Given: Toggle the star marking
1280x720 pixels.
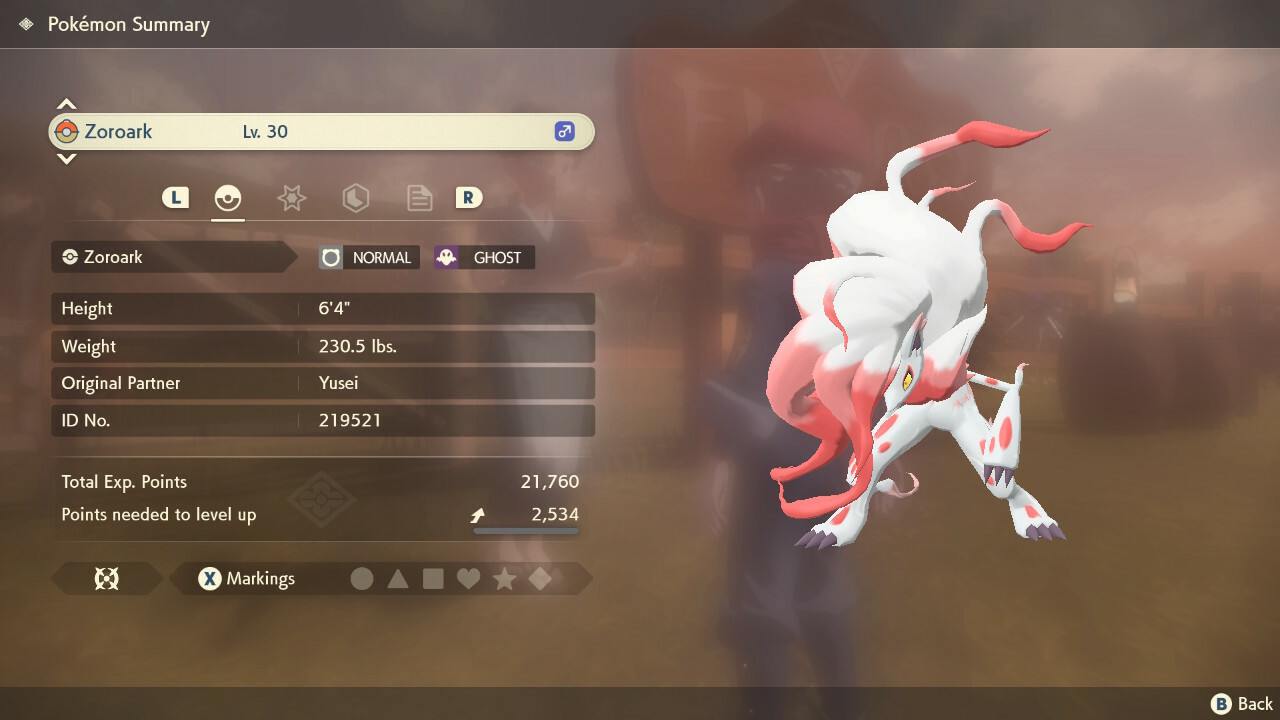Looking at the screenshot, I should pyautogui.click(x=504, y=579).
